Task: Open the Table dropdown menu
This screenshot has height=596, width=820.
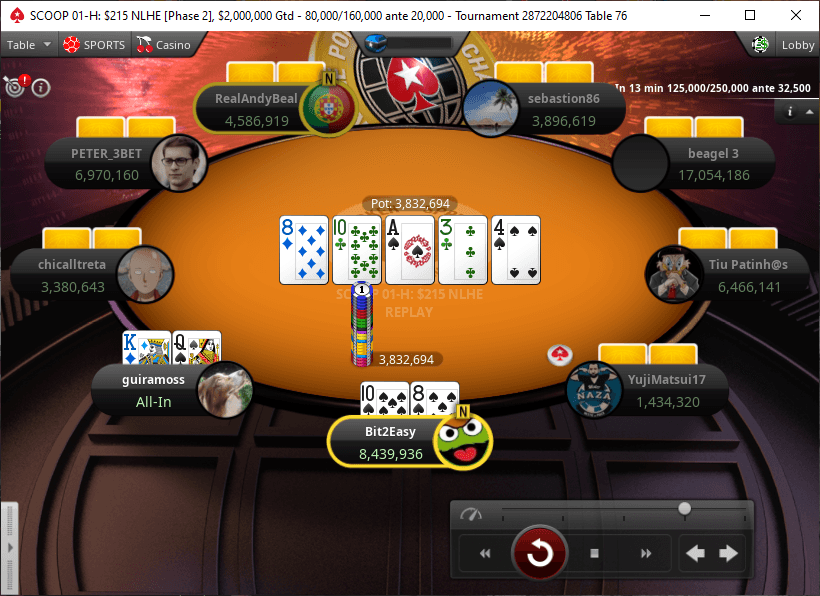Action: tap(28, 45)
